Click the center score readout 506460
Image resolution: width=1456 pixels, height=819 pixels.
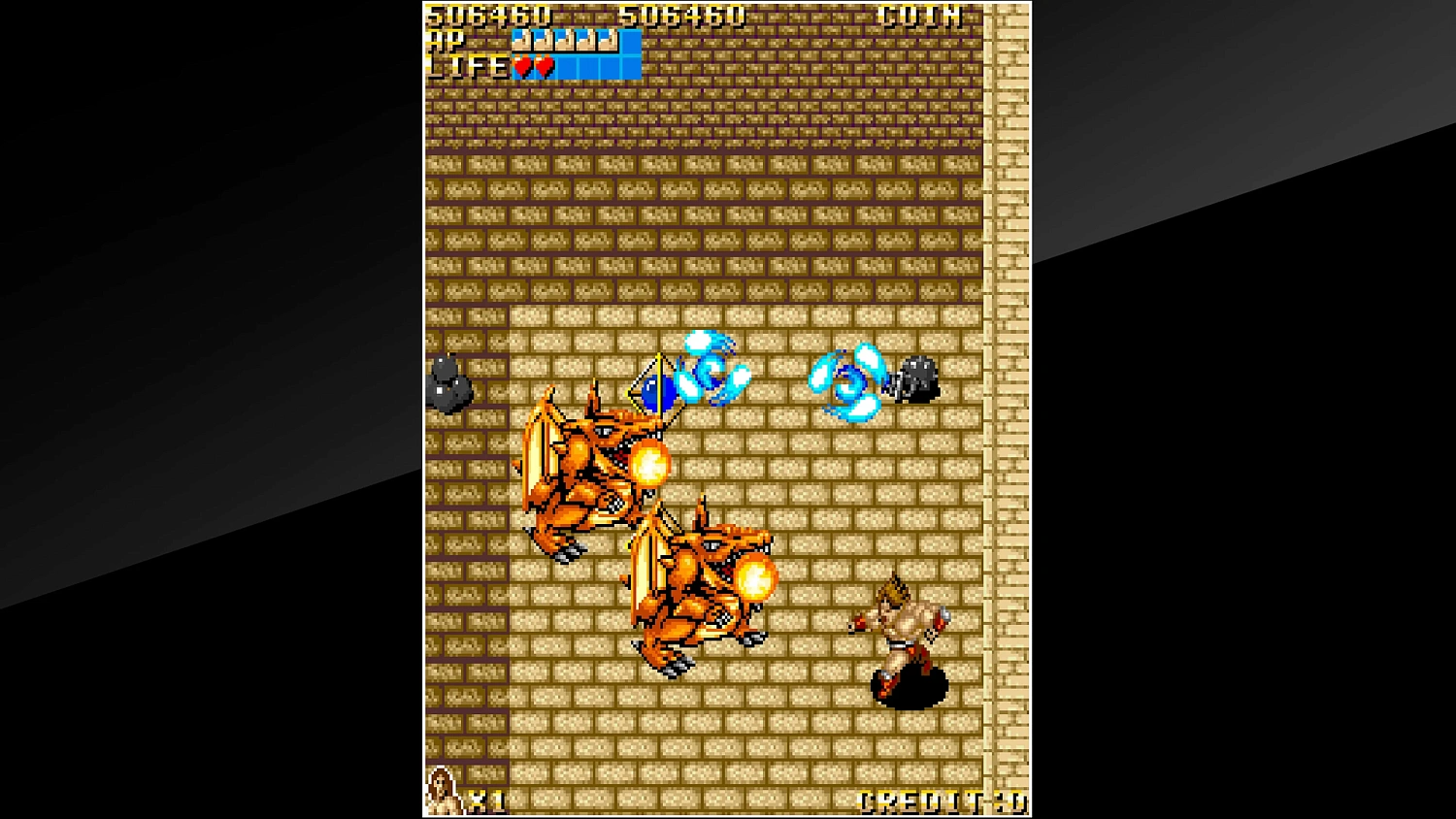pyautogui.click(x=681, y=15)
